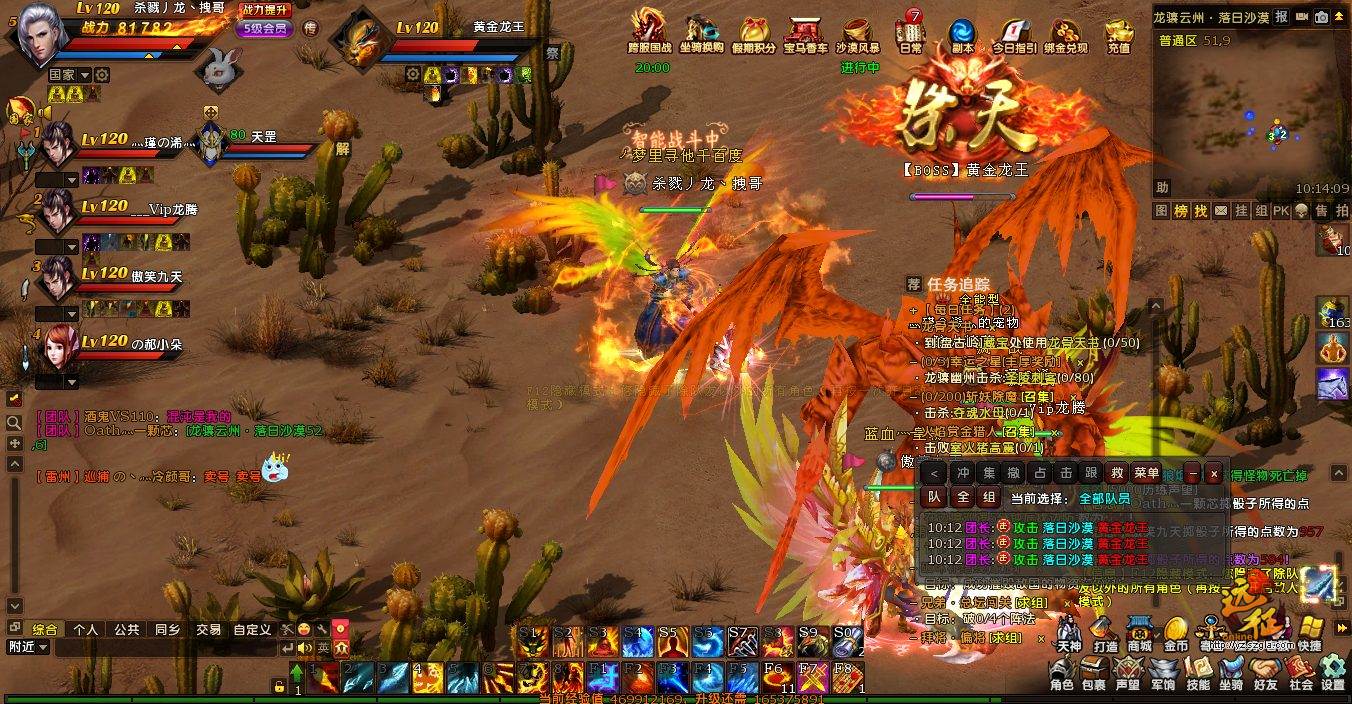Open the 包裹 inventory bag
The height and width of the screenshot is (704, 1352).
tap(1093, 673)
